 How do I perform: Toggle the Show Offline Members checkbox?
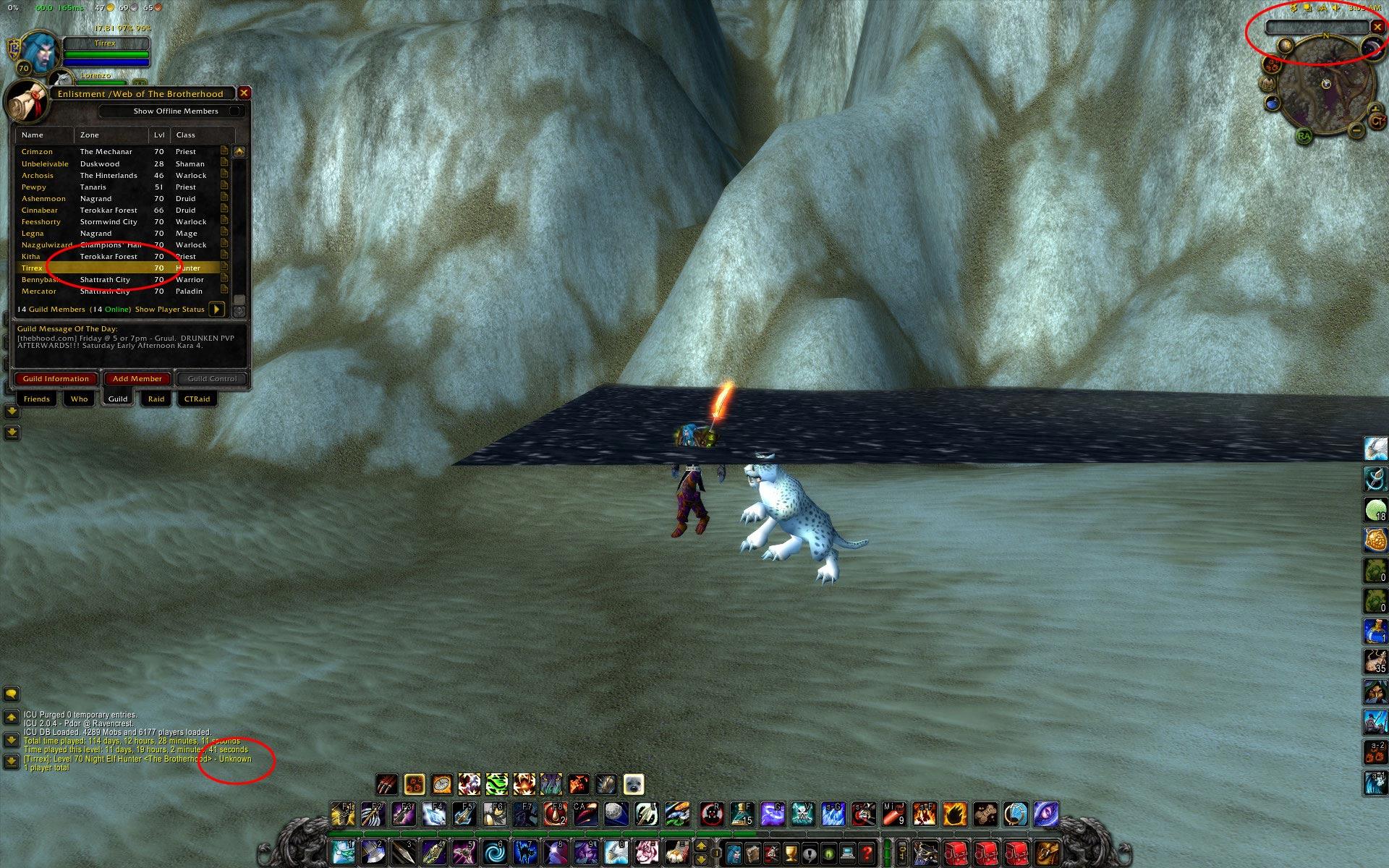[x=234, y=111]
